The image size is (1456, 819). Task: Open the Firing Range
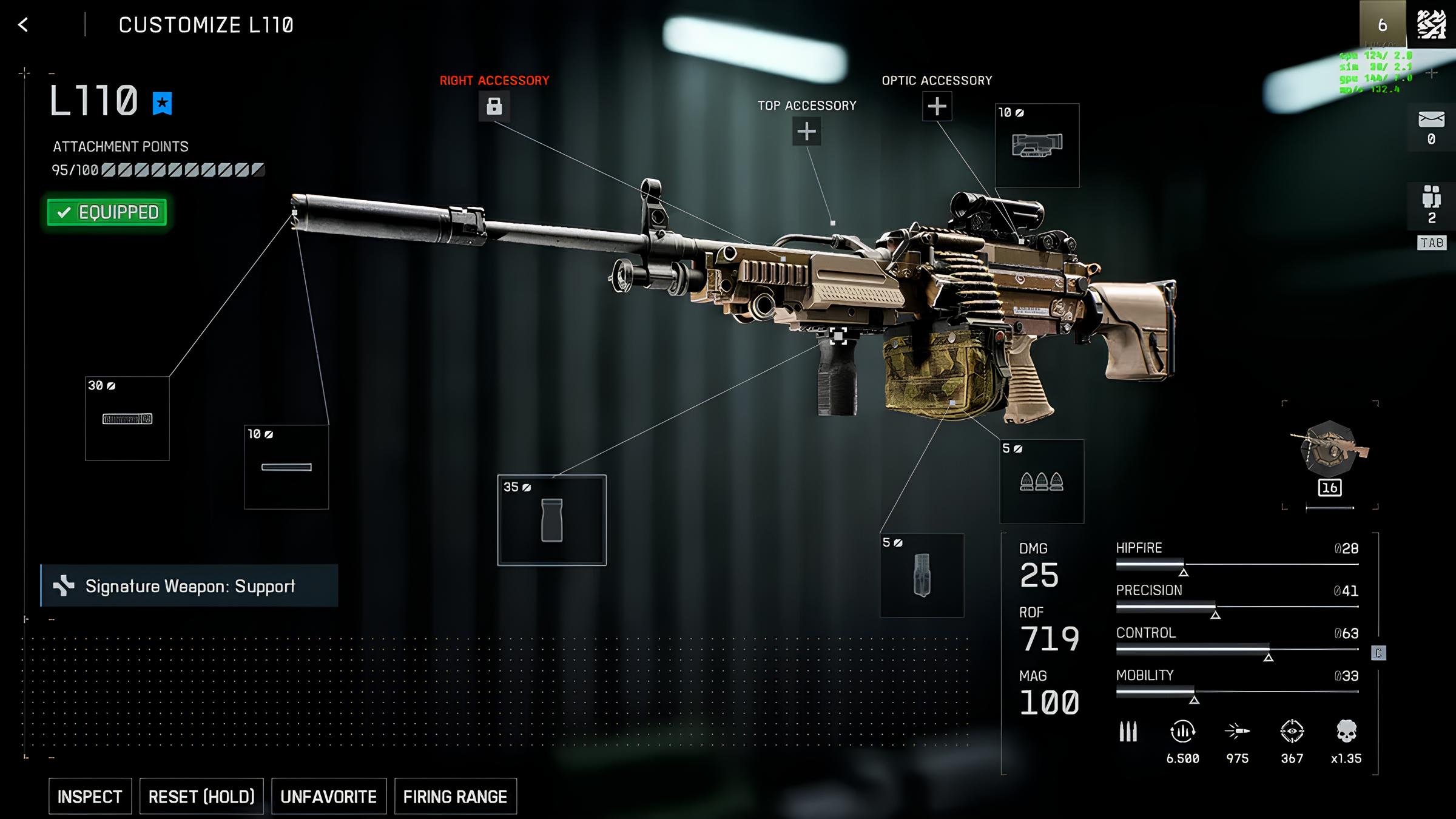tap(455, 796)
